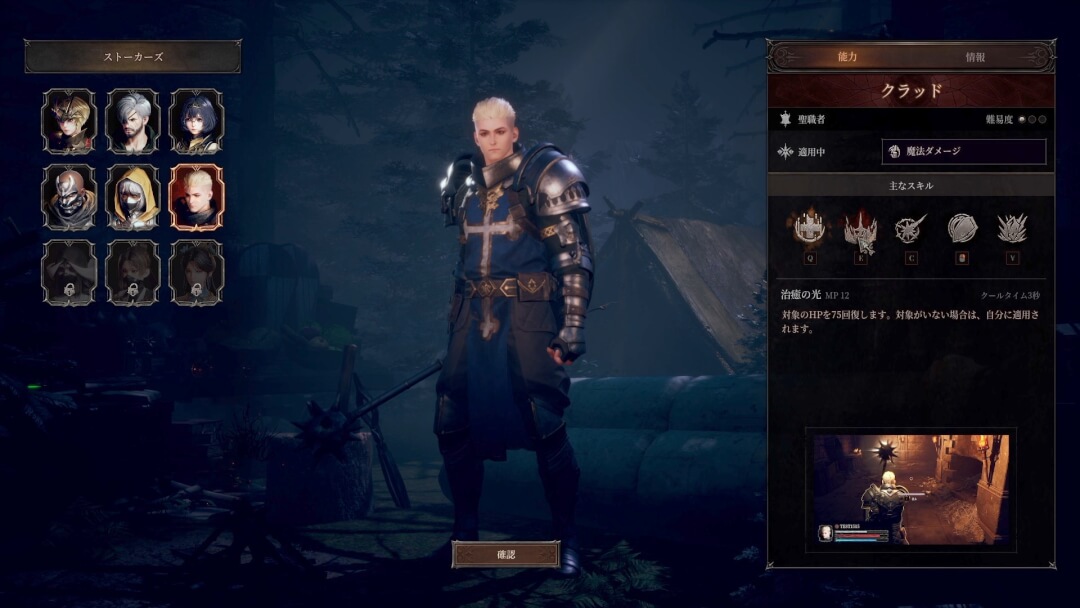Viewport: 1080px width, 608px height.
Task: Show the healing cross skill on Q
Action: point(809,229)
